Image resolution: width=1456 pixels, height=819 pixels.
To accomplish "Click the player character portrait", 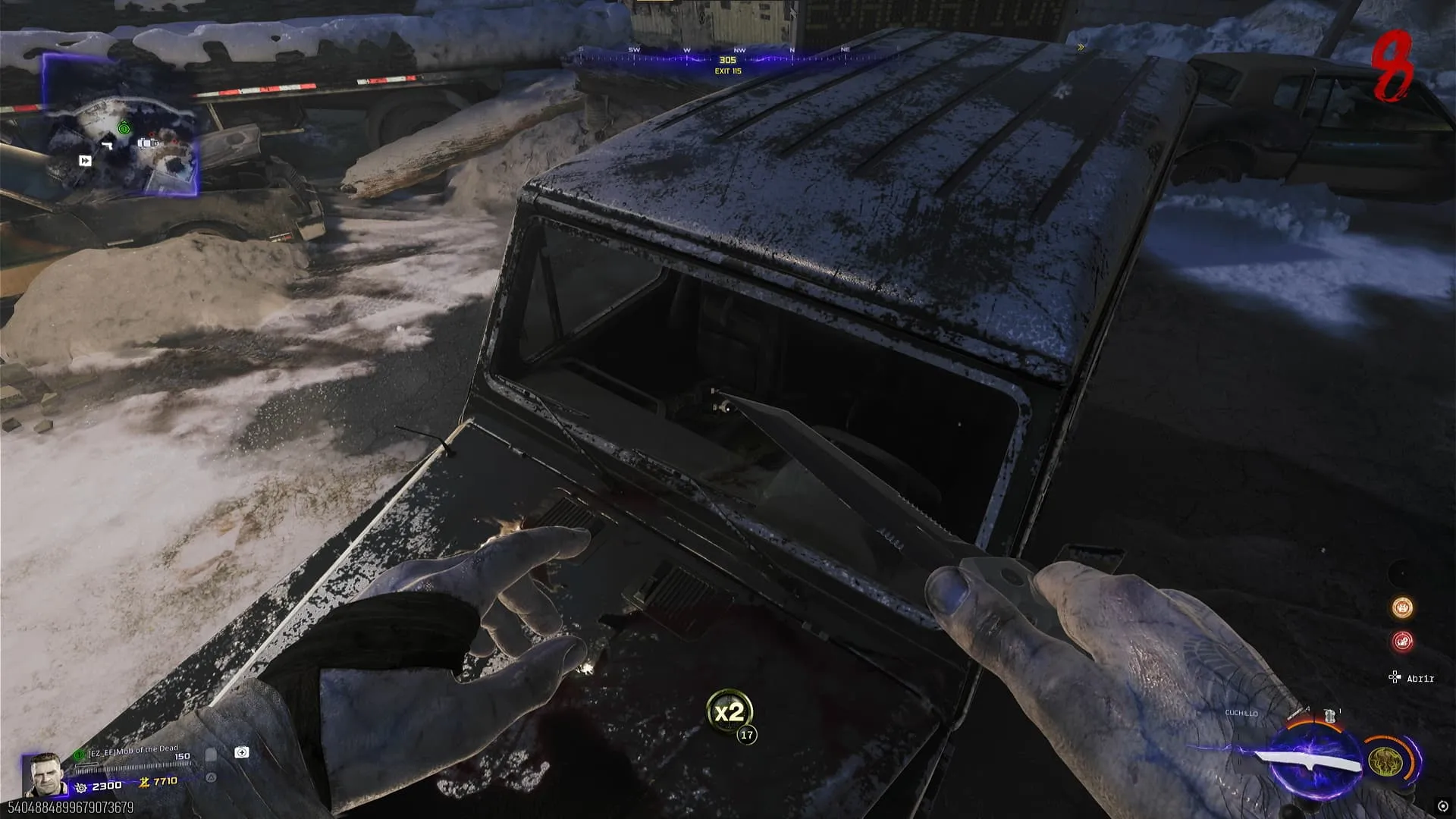I will [x=45, y=774].
